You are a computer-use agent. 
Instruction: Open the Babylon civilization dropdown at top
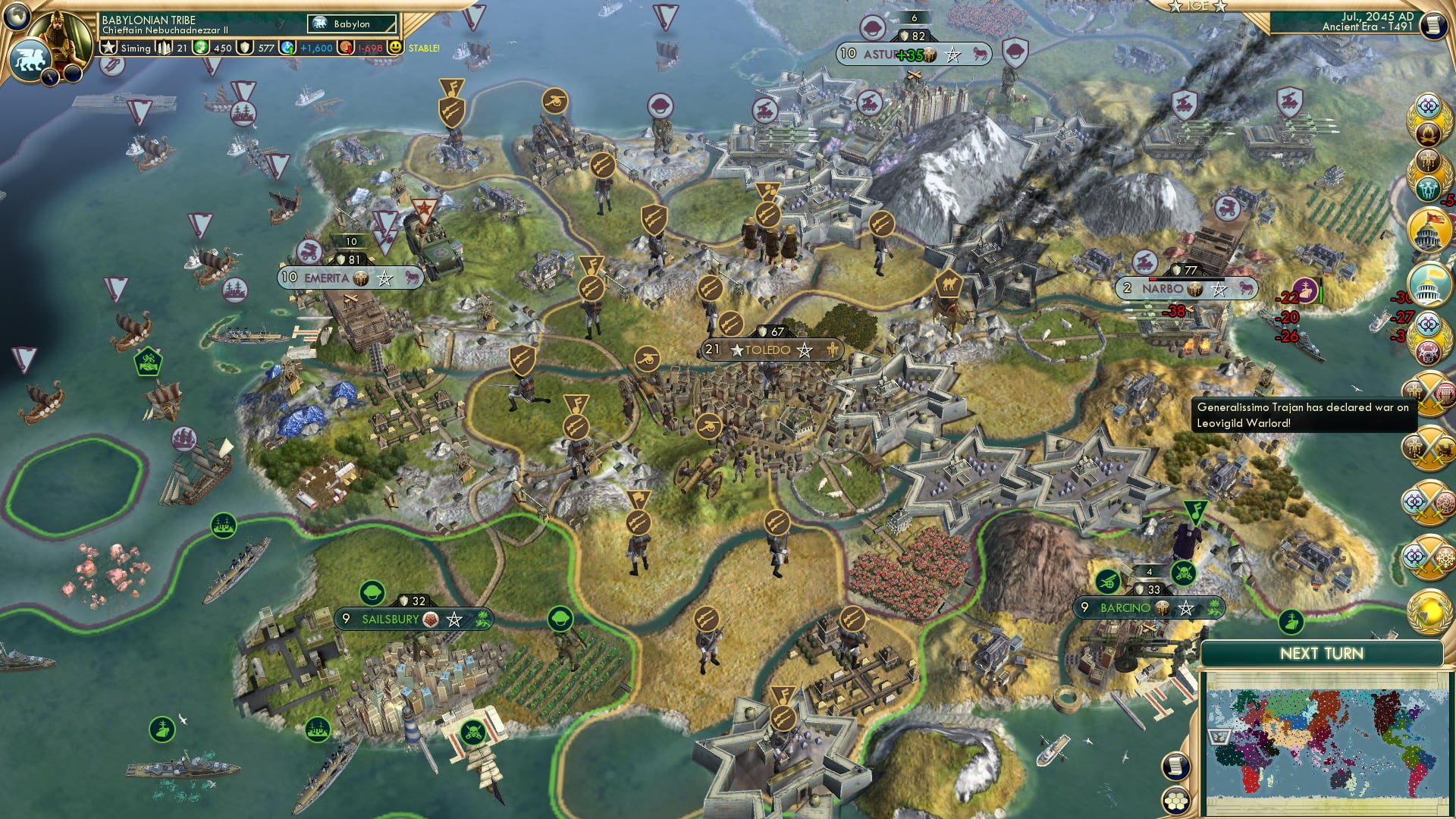(x=351, y=24)
